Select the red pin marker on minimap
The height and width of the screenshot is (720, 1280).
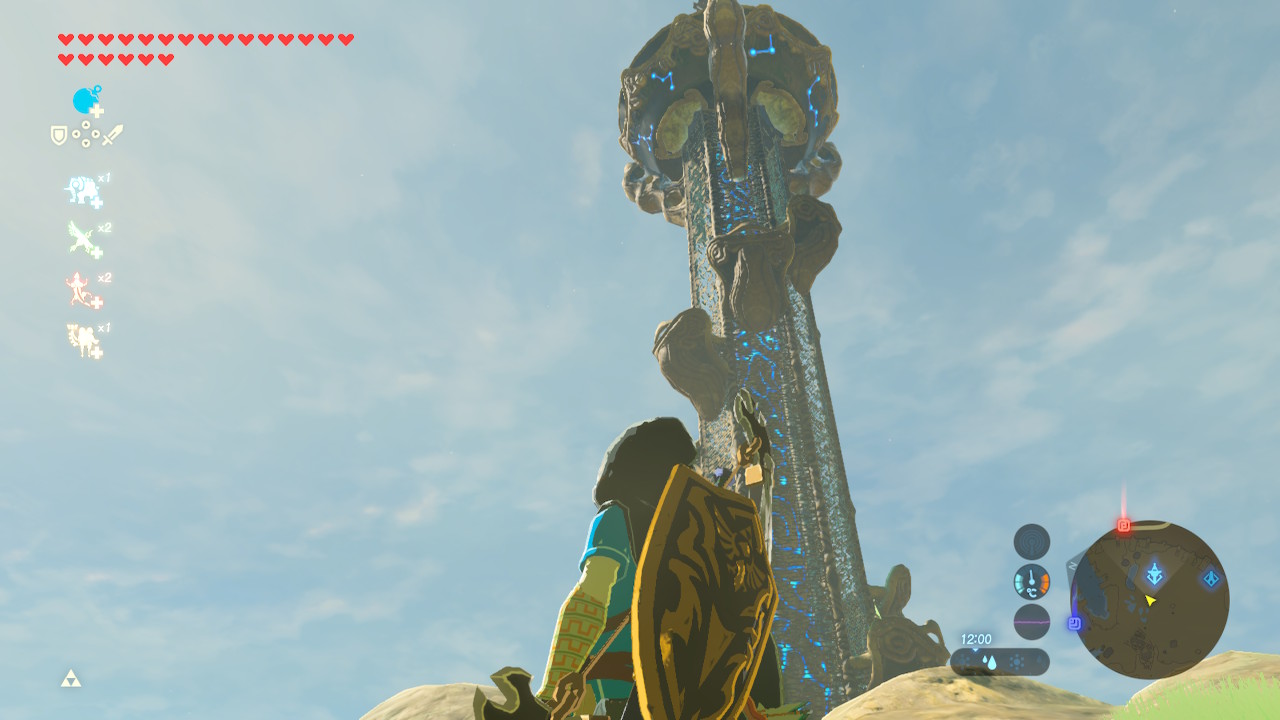click(x=1124, y=525)
